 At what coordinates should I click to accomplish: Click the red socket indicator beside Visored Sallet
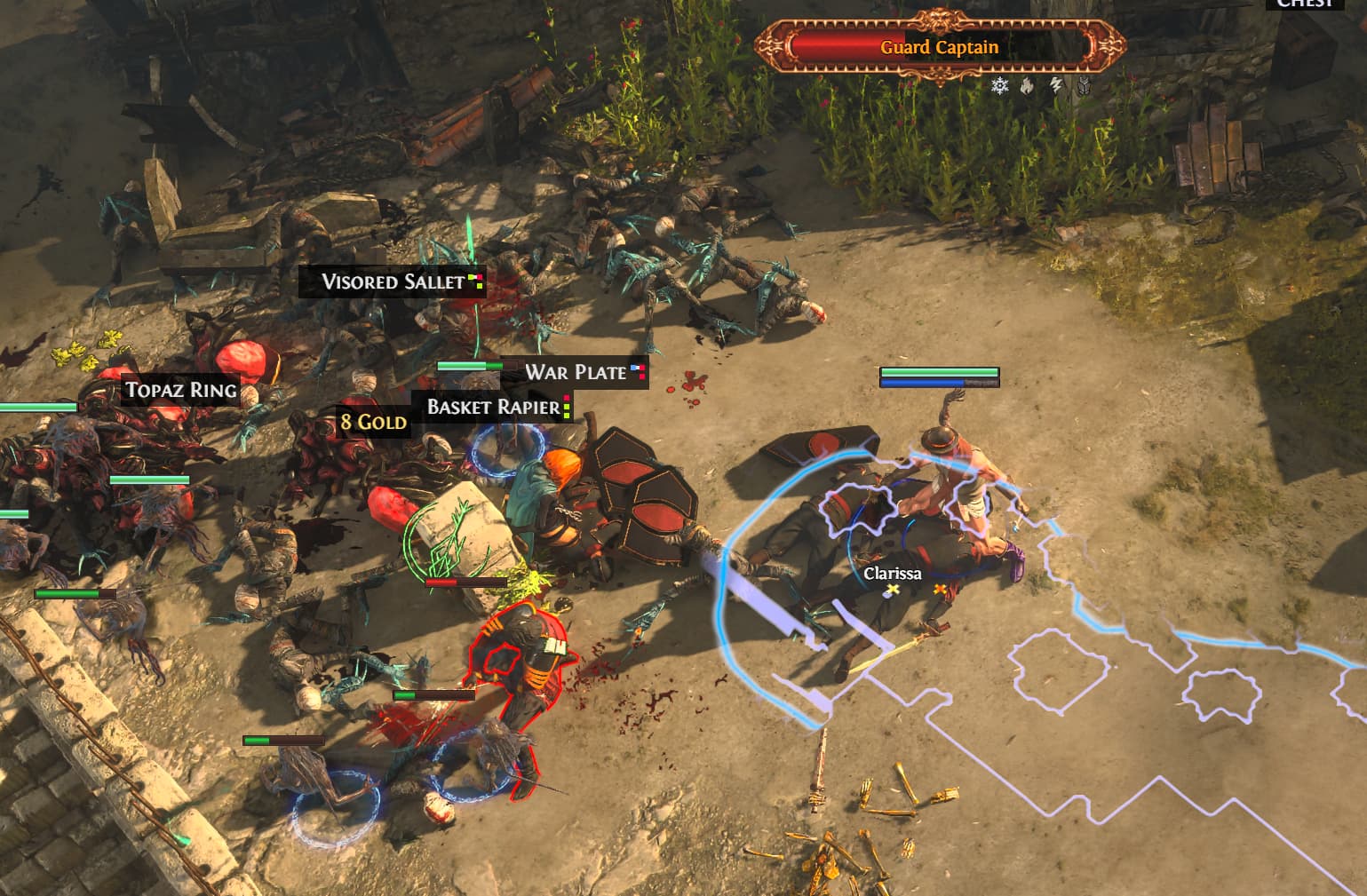click(481, 276)
